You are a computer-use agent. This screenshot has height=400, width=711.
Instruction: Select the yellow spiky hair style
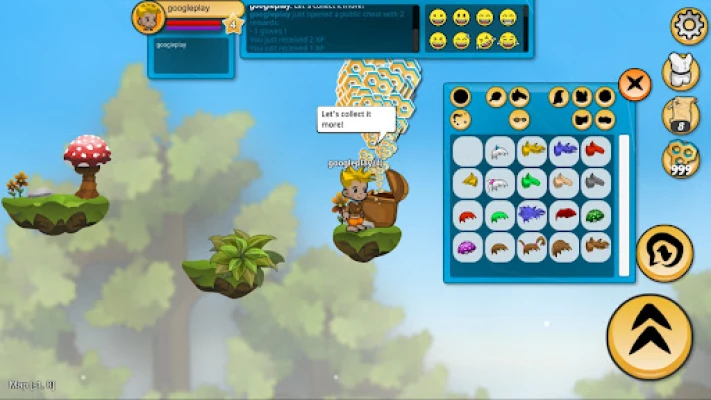[x=532, y=151]
